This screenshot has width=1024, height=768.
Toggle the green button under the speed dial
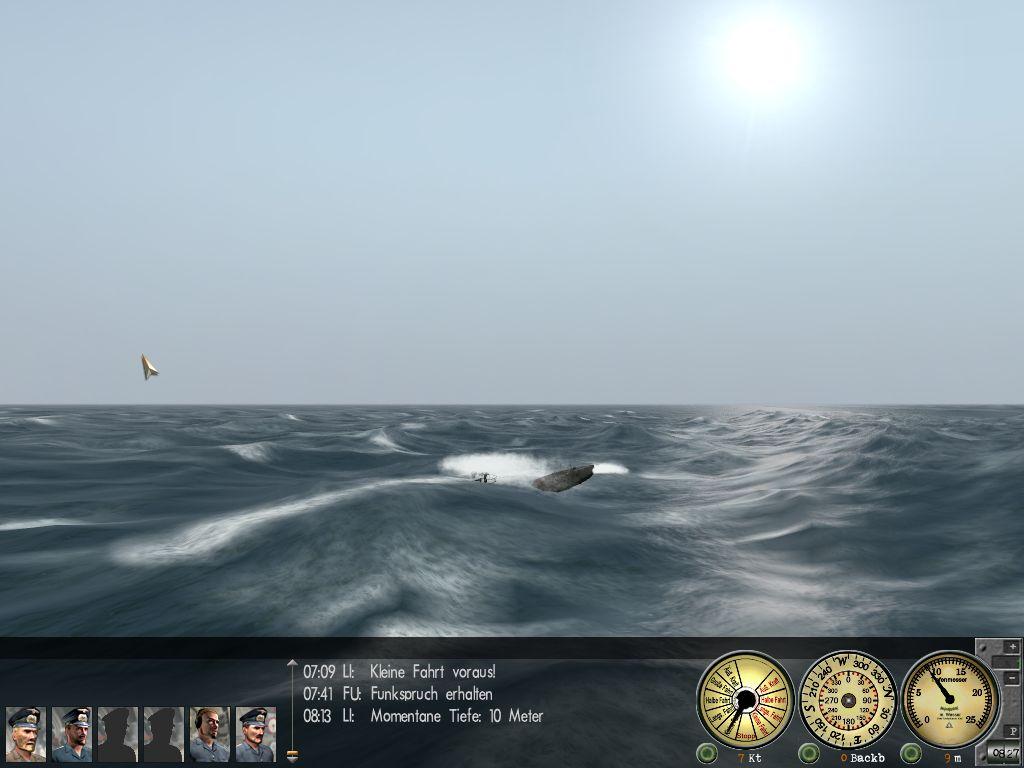point(708,753)
